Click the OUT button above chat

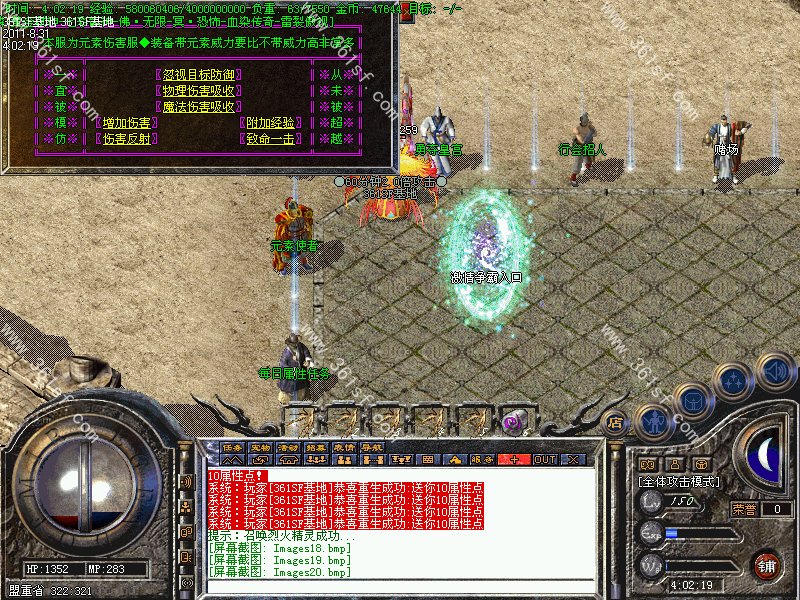[544, 459]
